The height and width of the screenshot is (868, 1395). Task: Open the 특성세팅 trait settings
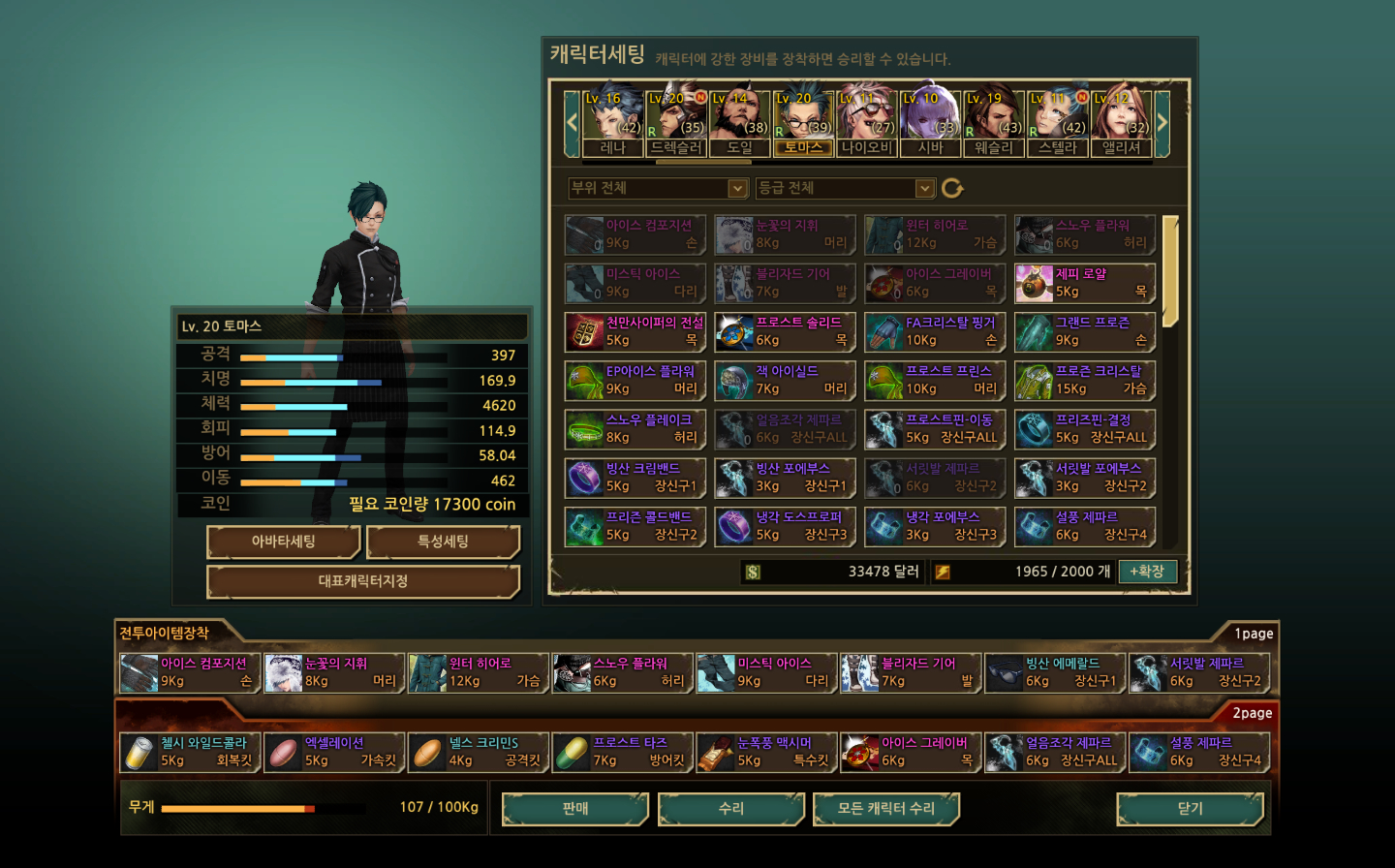(443, 542)
